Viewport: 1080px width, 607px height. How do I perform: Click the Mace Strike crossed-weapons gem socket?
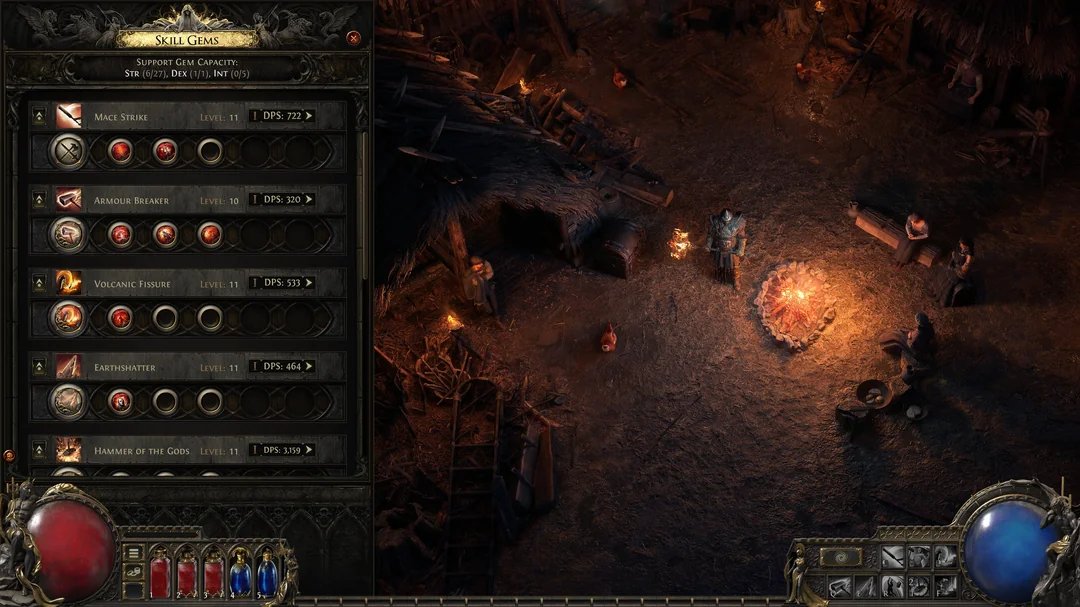coord(68,151)
